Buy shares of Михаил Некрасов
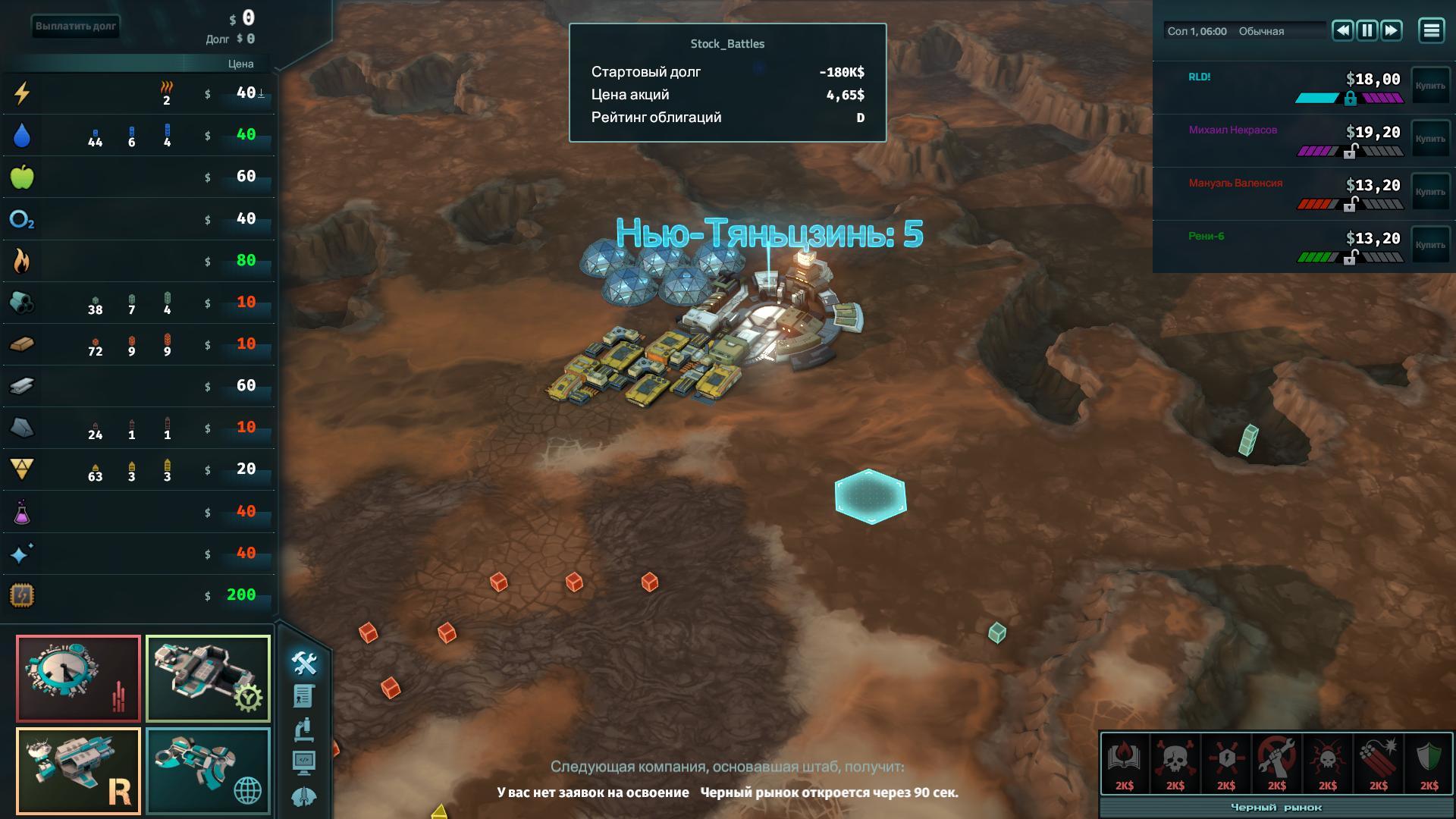 point(1429,140)
